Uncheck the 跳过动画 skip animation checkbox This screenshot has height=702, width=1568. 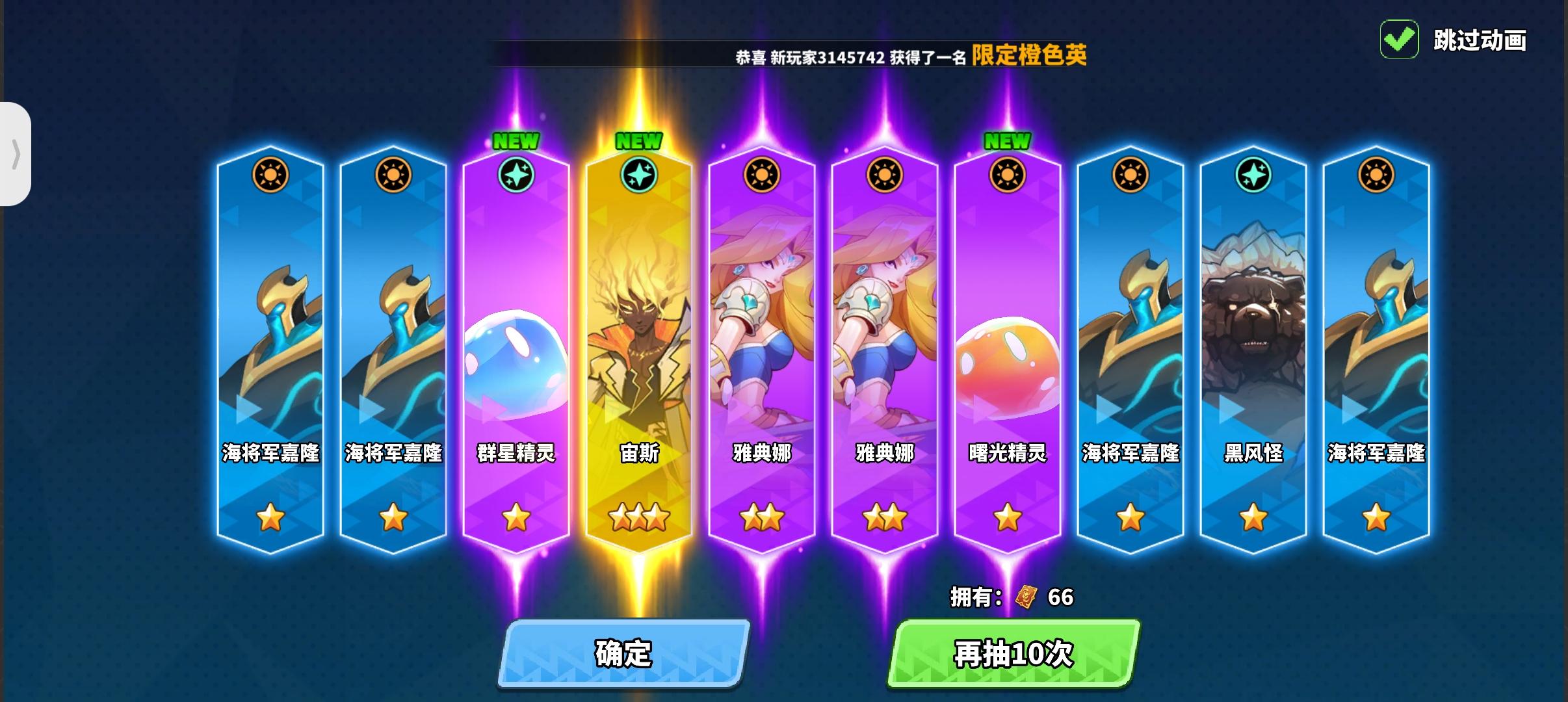1399,40
